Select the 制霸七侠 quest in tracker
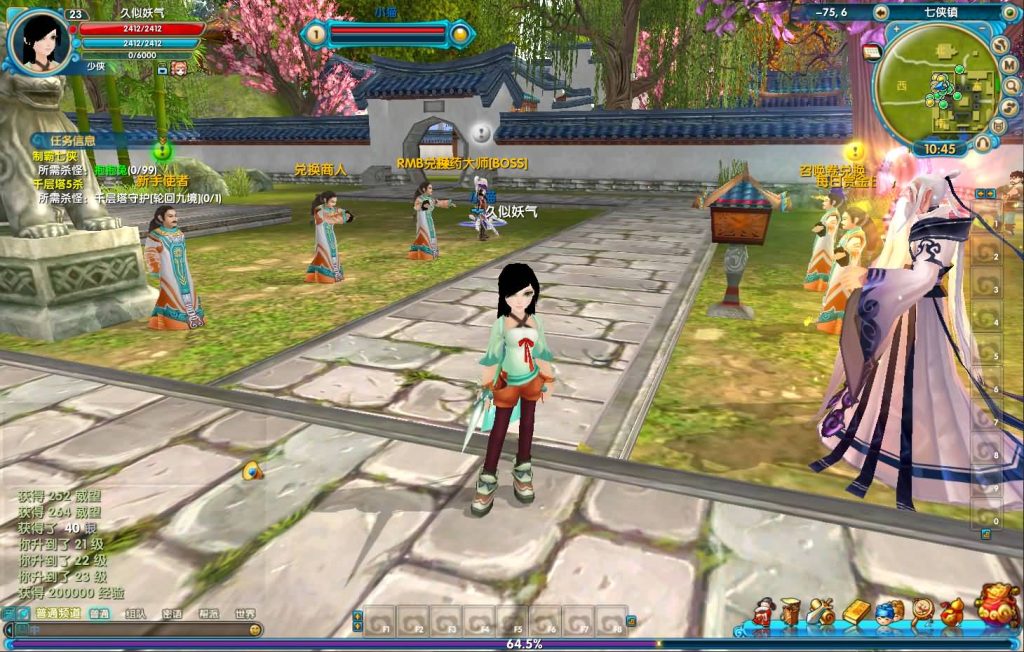Image resolution: width=1024 pixels, height=652 pixels. [x=54, y=156]
